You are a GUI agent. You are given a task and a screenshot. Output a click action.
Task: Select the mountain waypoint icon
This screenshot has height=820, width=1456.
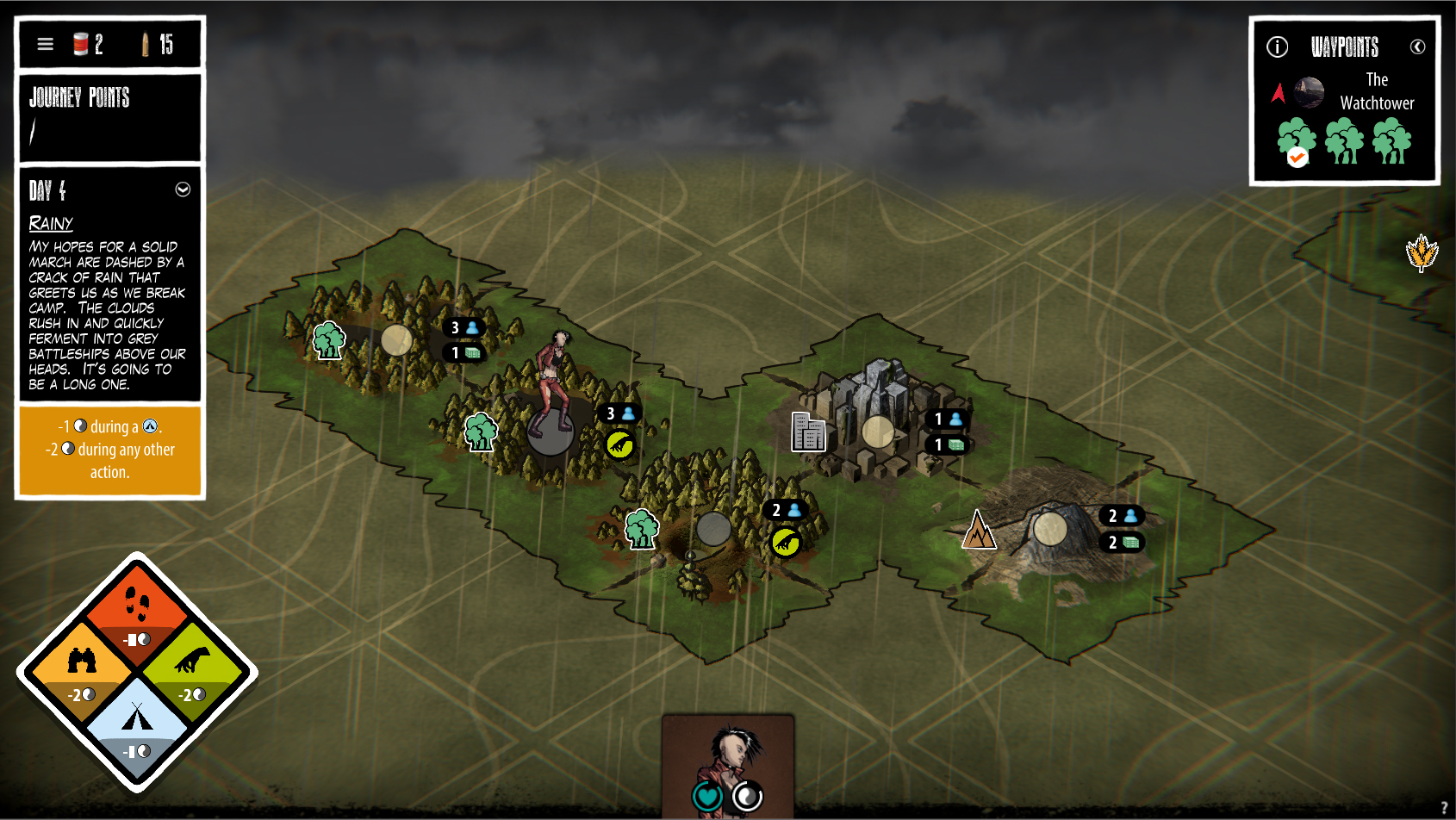tap(980, 531)
